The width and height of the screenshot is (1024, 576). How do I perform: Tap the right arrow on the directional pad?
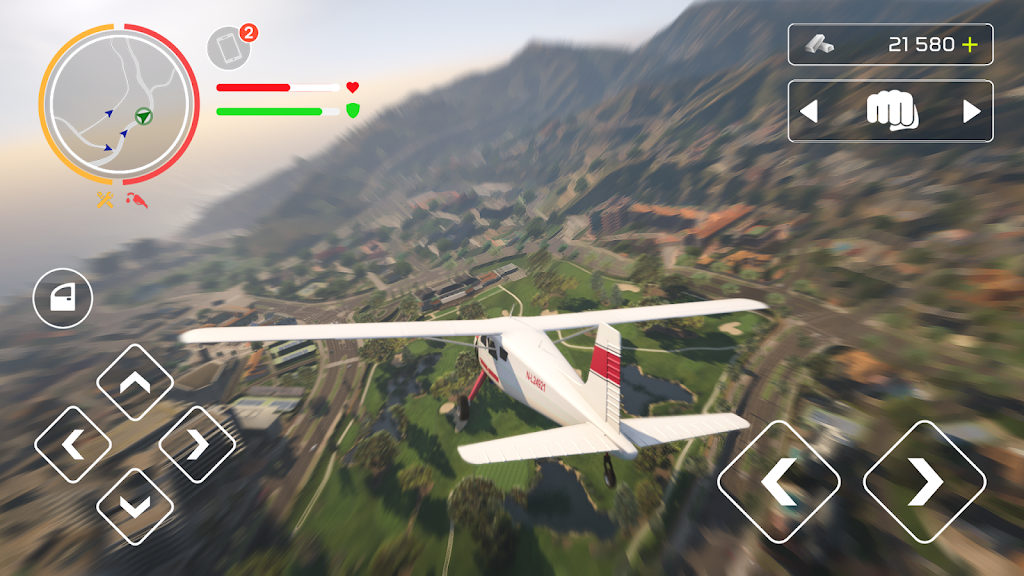coord(197,444)
